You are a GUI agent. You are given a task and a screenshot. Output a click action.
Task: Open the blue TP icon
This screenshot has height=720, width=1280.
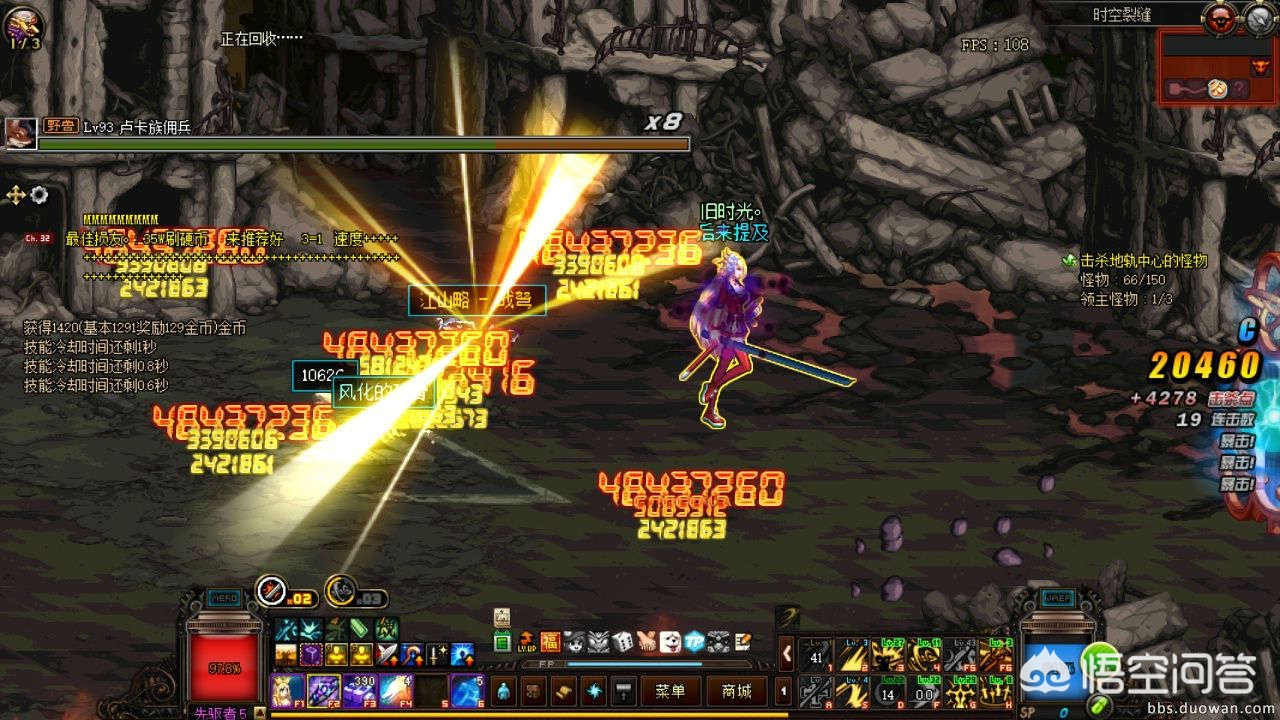point(693,641)
